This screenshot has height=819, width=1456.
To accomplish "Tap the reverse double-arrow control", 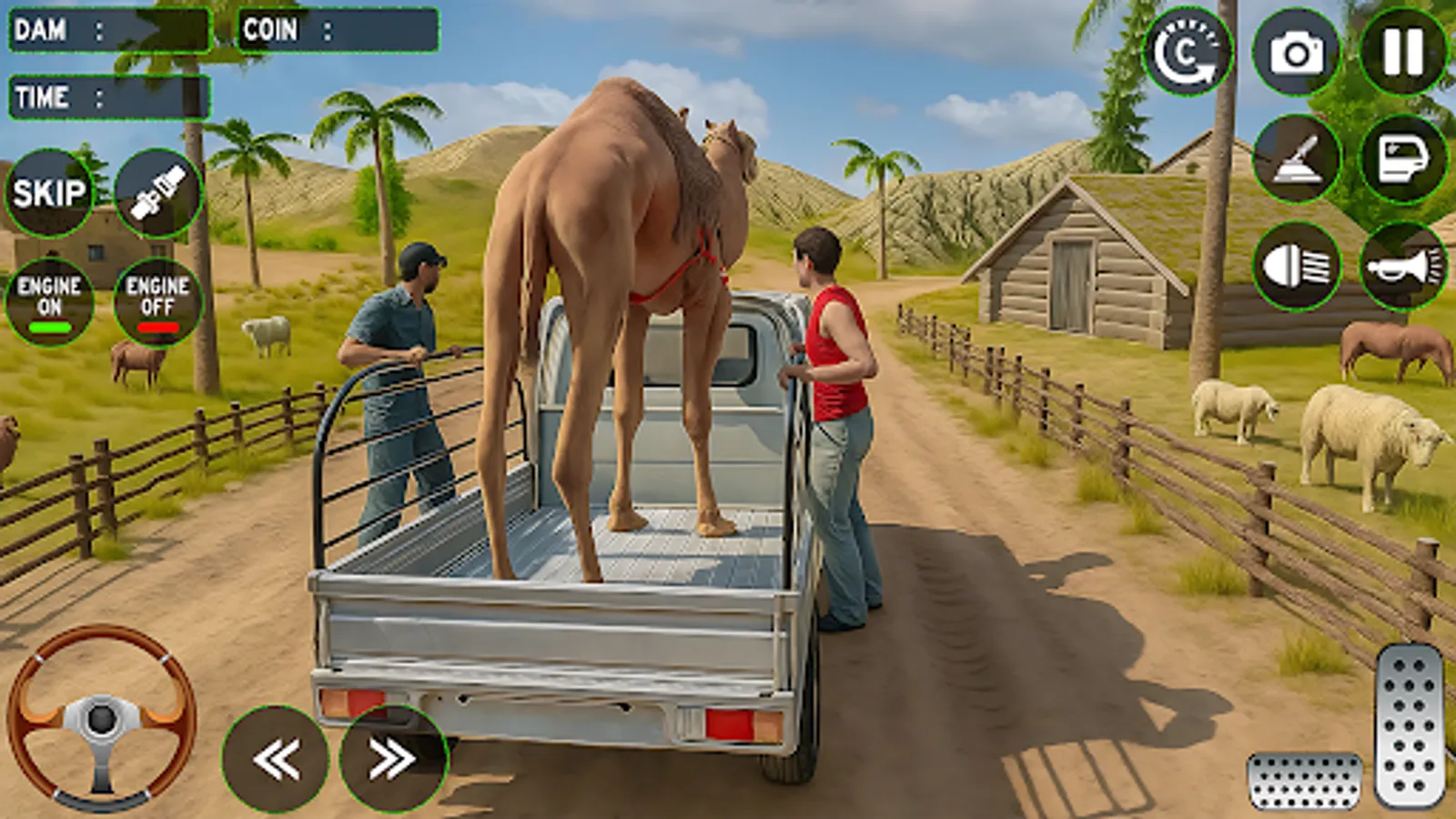I will (278, 755).
